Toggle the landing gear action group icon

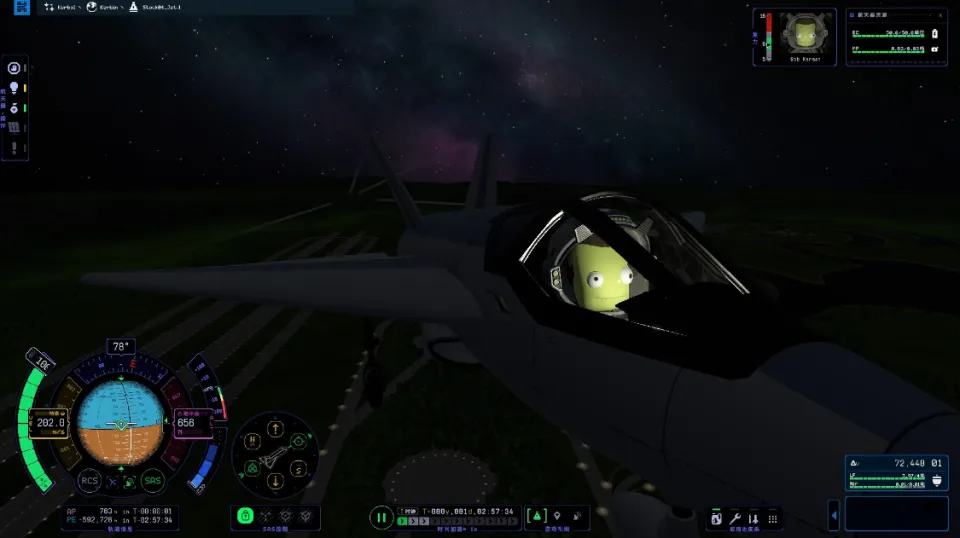click(x=14, y=107)
